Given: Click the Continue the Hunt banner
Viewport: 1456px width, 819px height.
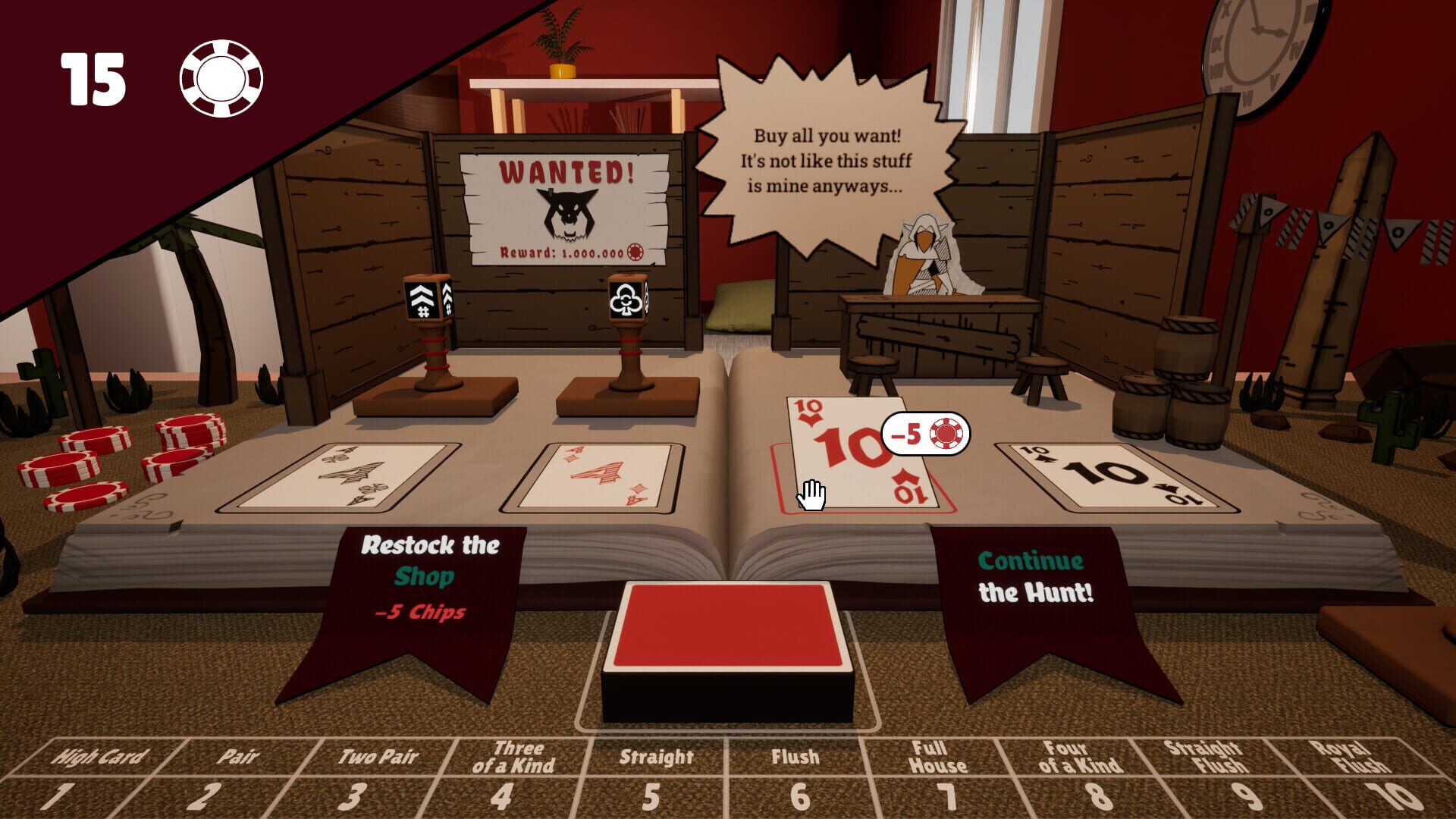Looking at the screenshot, I should coord(1035,576).
